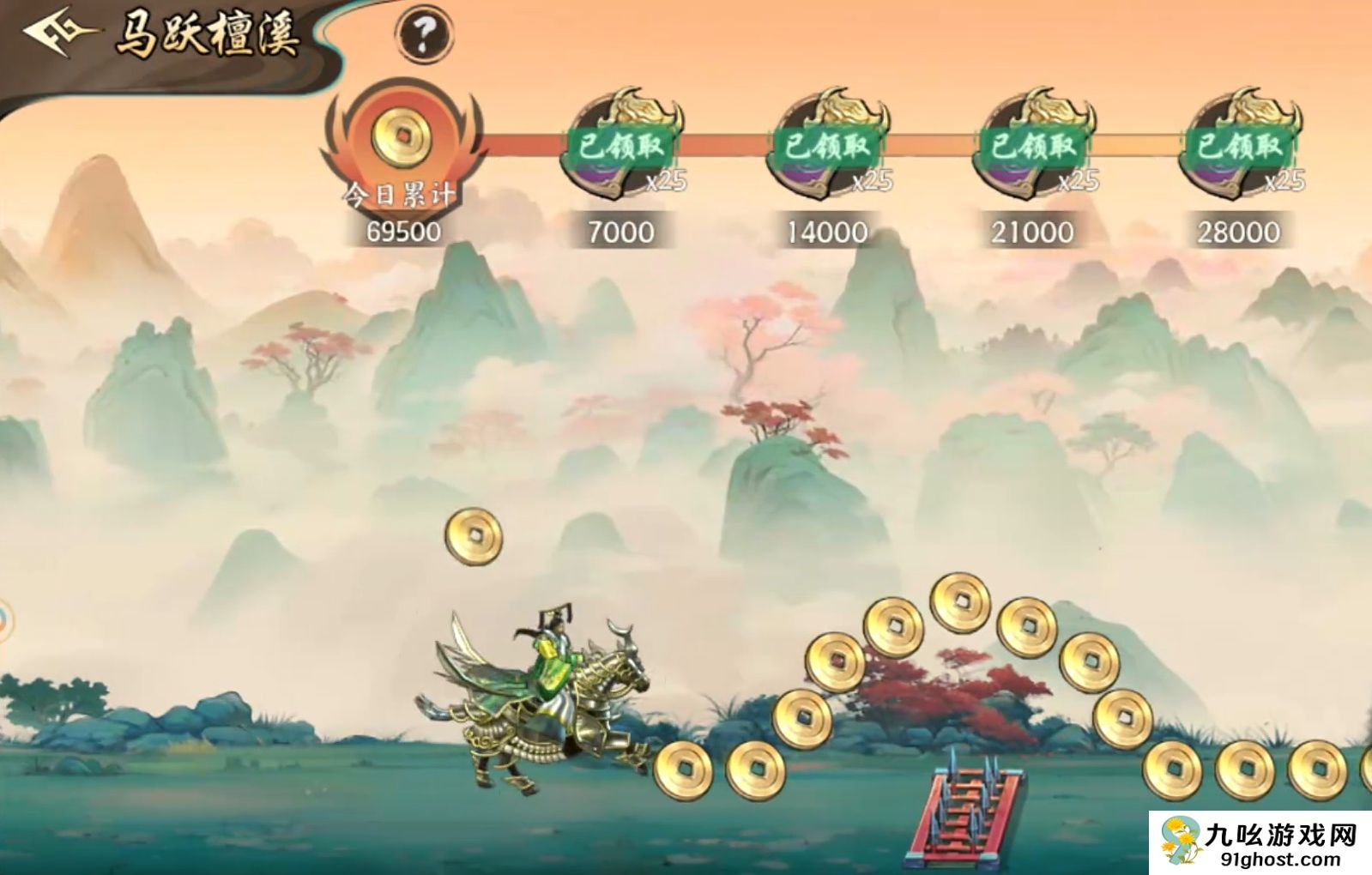Open the question mark help info
The height and width of the screenshot is (875, 1372).
coord(424,34)
